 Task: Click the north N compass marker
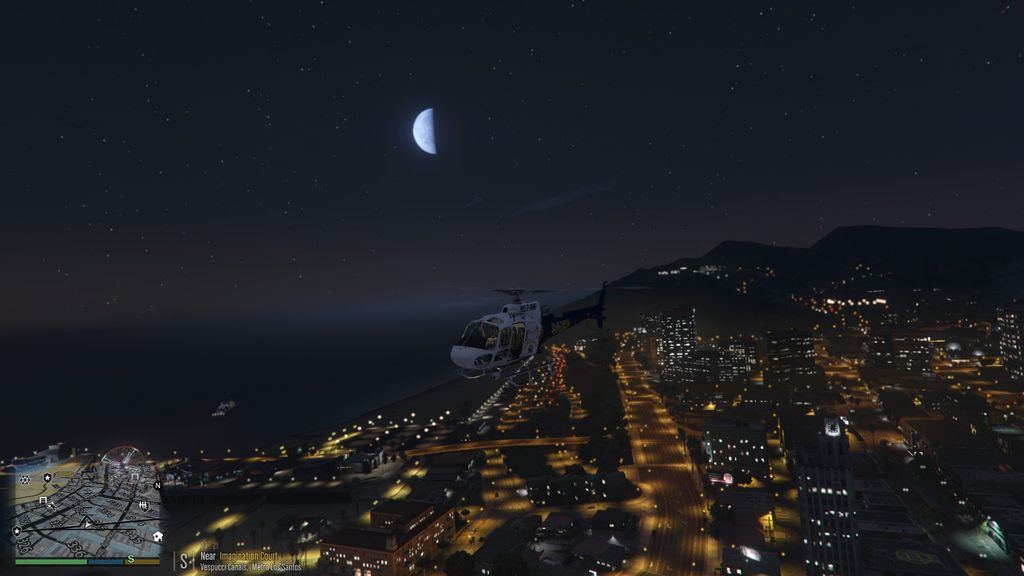click(x=157, y=486)
